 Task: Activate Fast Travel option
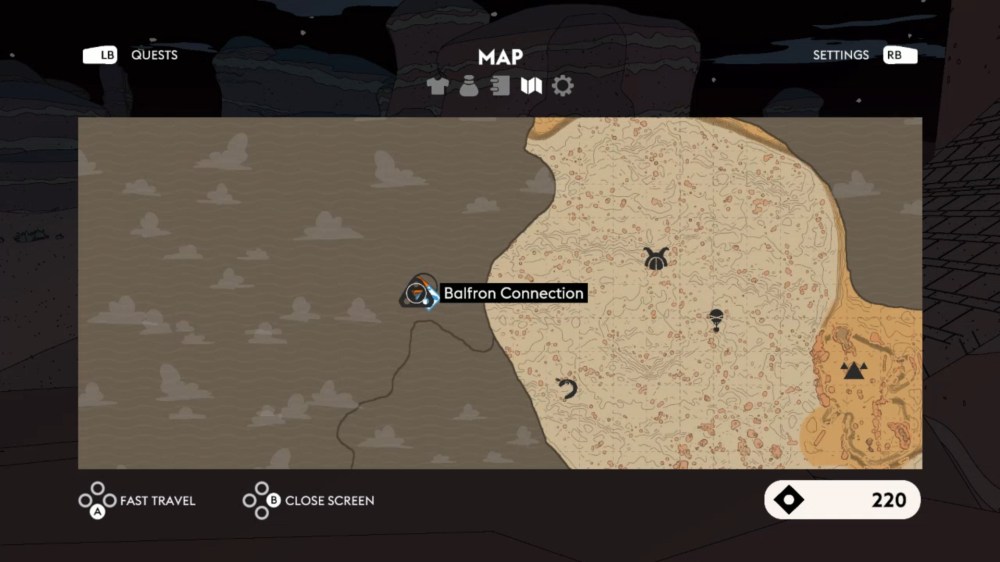pyautogui.click(x=157, y=500)
